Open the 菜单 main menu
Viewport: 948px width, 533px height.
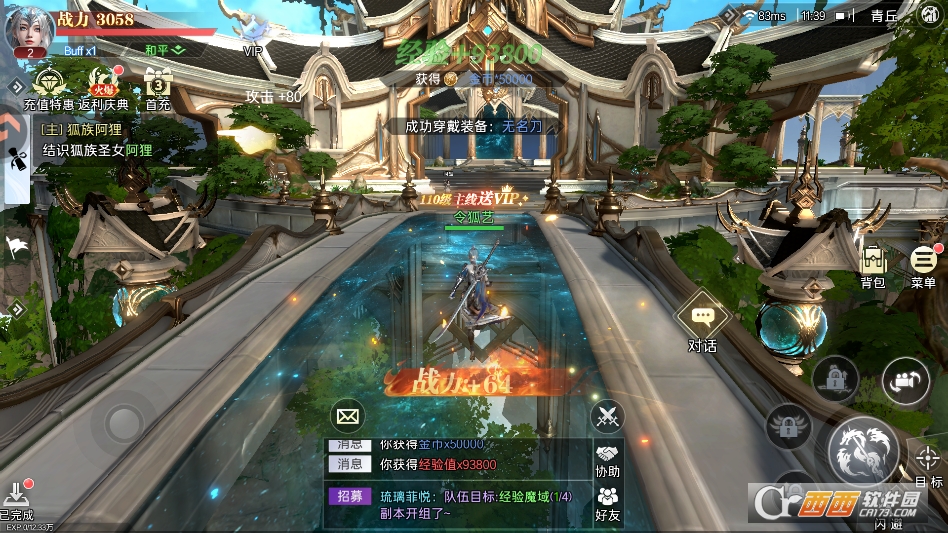point(924,266)
